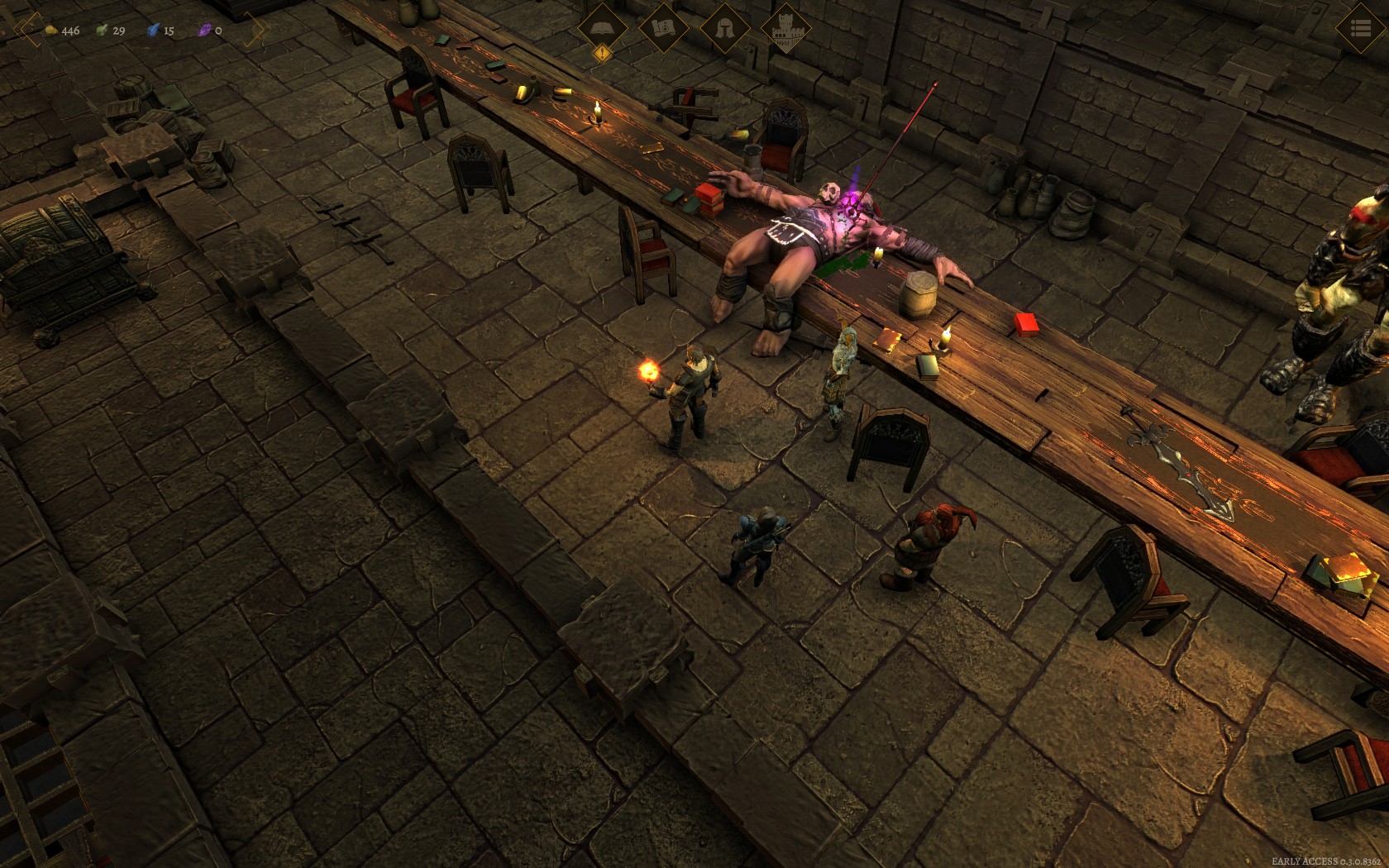Show the helmet party screen
The image size is (1389, 868).
tap(724, 27)
